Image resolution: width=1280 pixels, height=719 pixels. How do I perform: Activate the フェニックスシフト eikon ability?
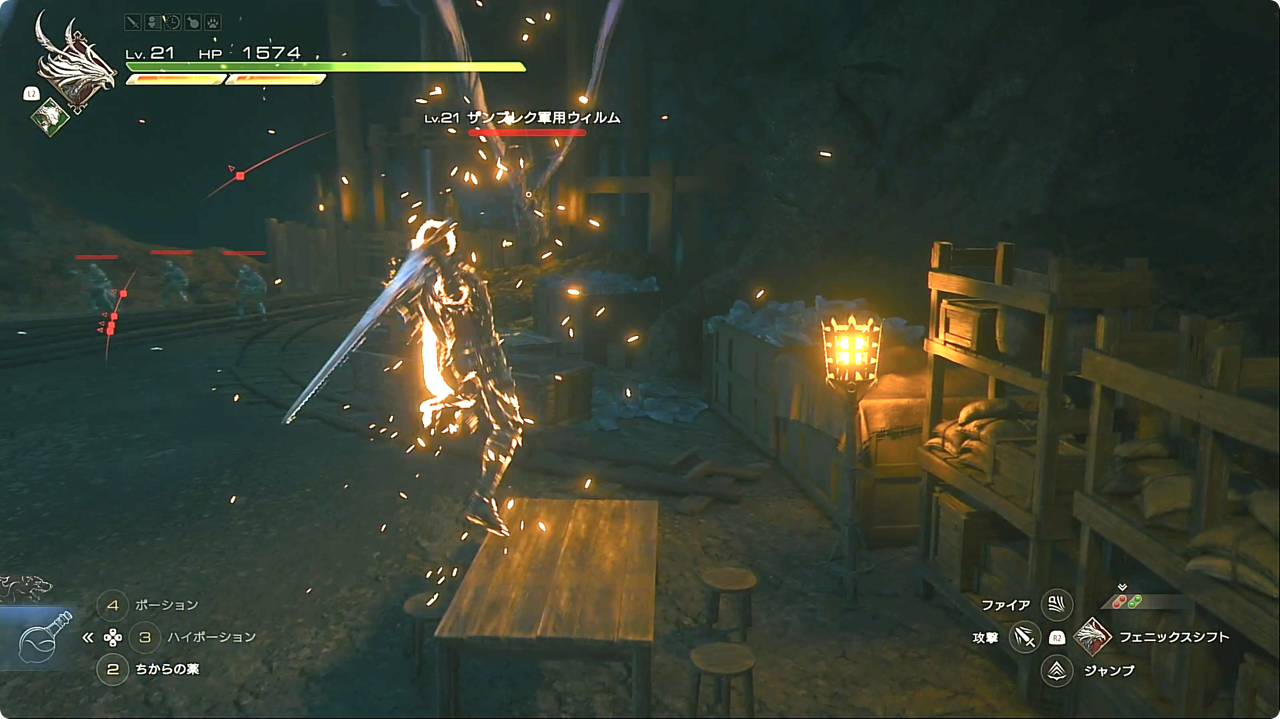point(1092,636)
